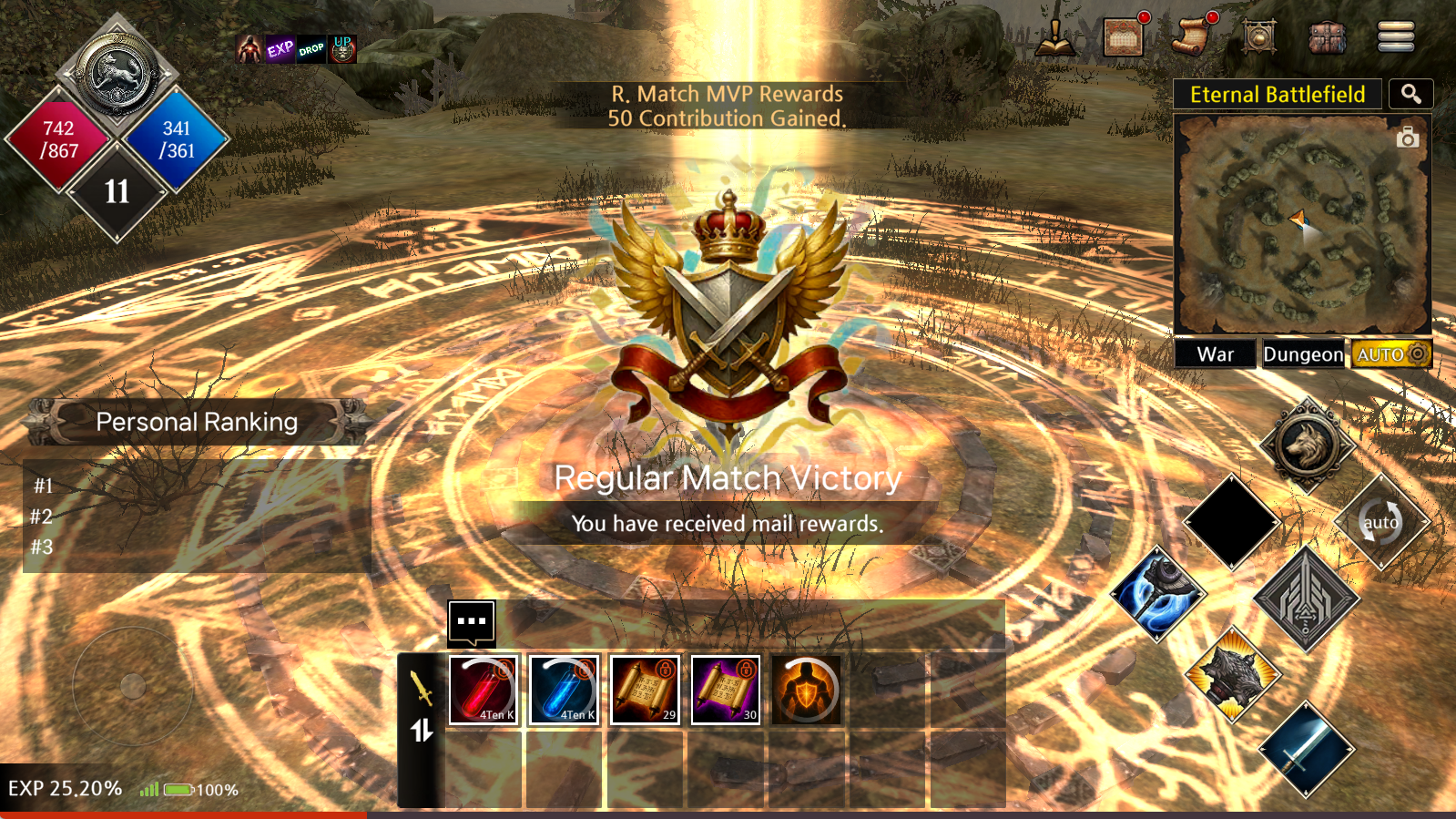
Task: Swap hotbar with the arrows button
Action: coord(422,731)
